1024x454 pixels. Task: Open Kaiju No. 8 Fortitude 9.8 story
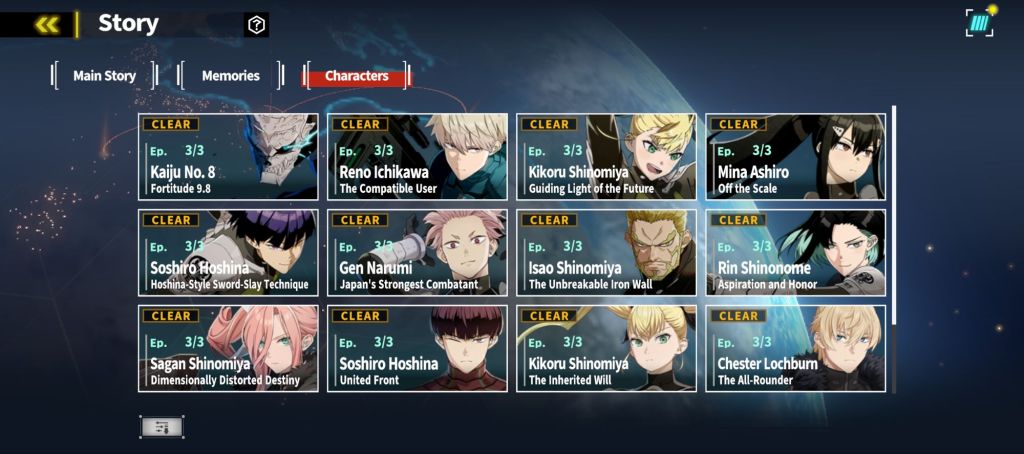(x=228, y=157)
